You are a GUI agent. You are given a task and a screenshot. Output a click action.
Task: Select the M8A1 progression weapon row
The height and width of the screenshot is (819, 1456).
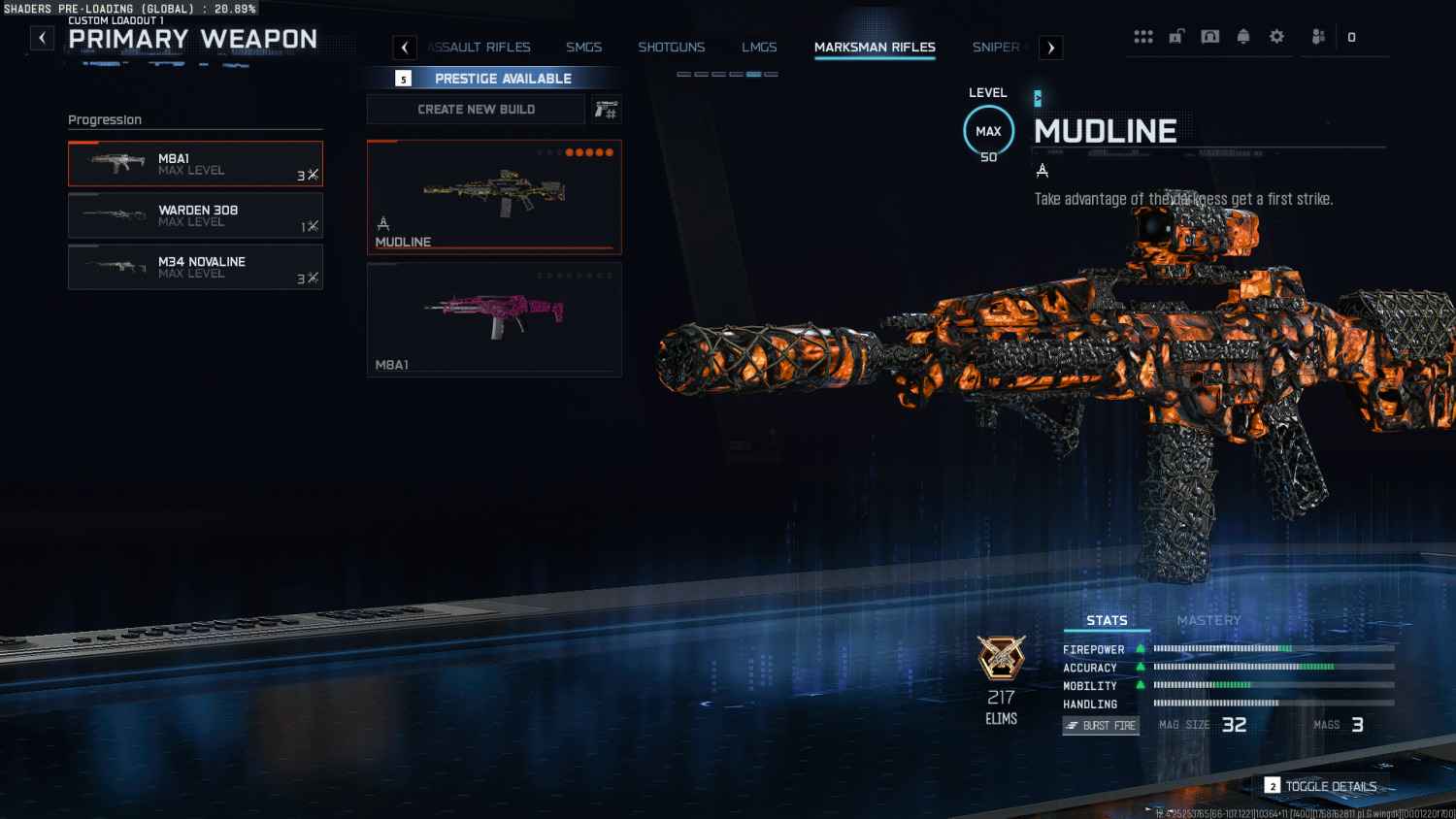click(195, 164)
